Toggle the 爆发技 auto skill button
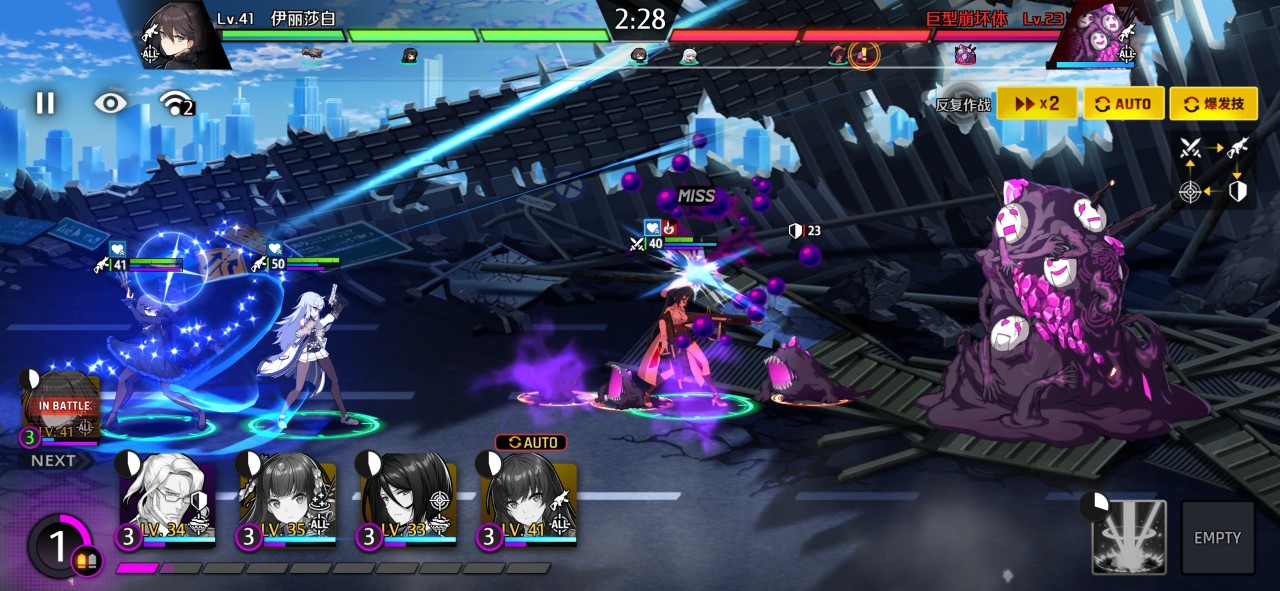The image size is (1280, 591). [1213, 104]
